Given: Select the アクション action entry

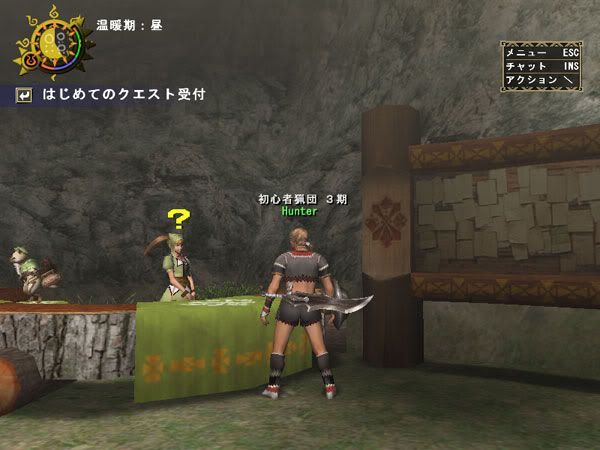Looking at the screenshot, I should (541, 79).
